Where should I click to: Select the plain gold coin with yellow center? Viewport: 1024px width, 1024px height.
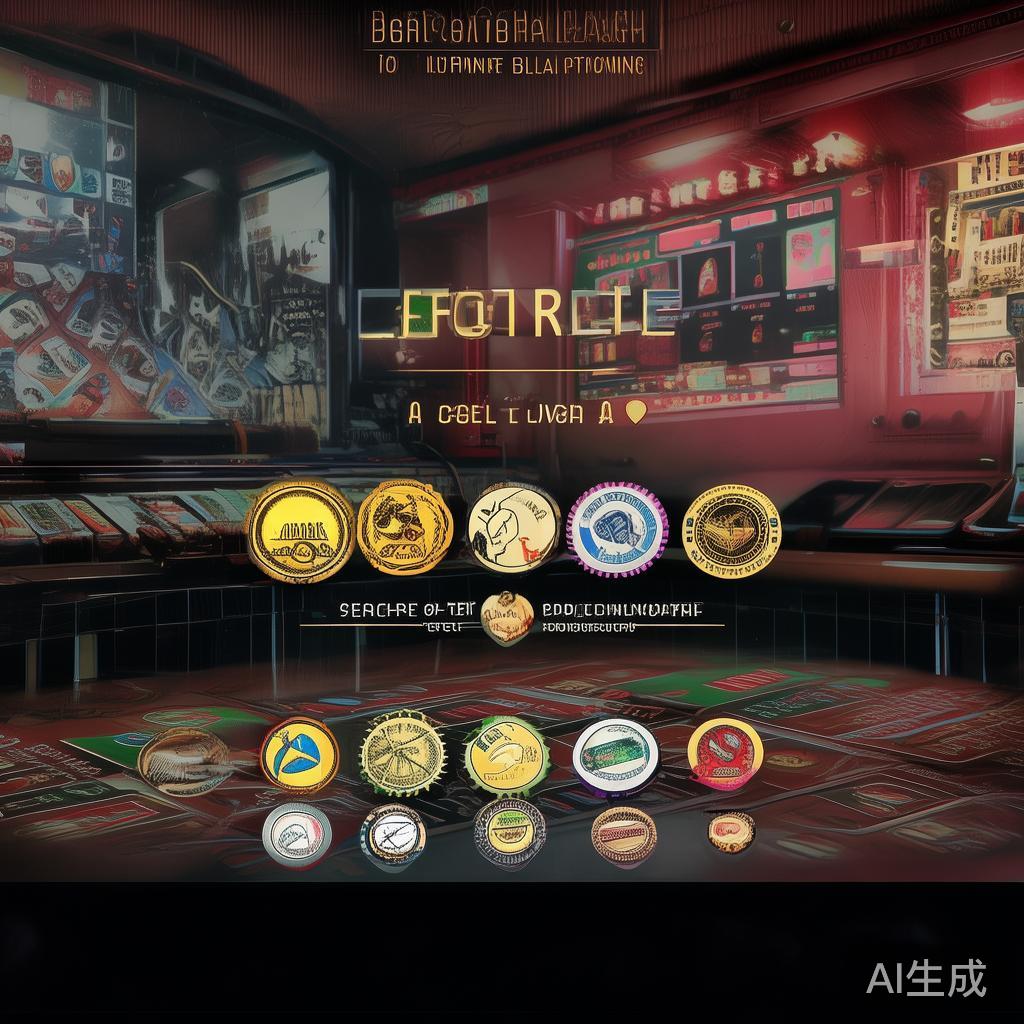coord(299,530)
